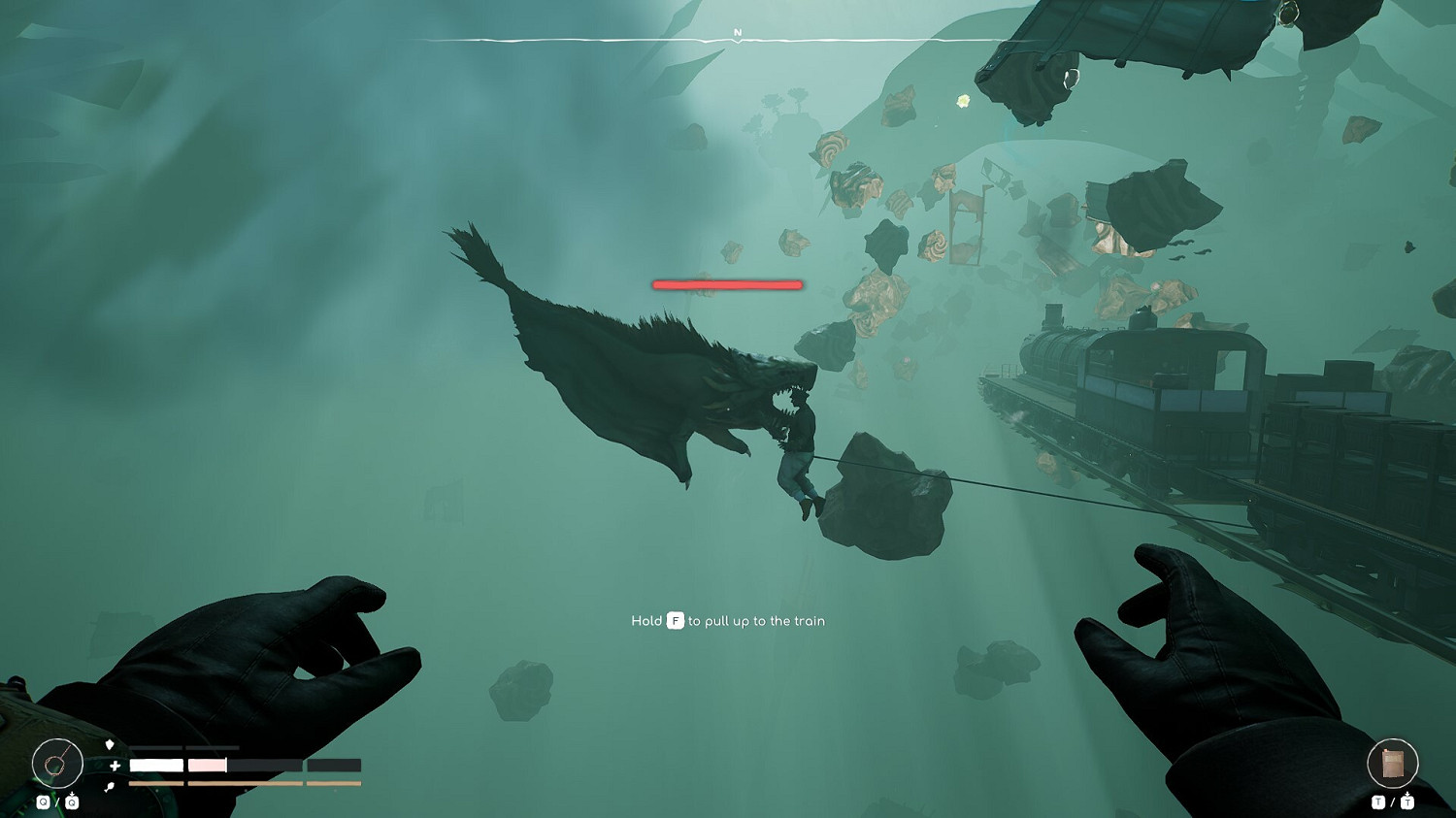Click the Q key prompt under the weapon circle

coord(44,802)
